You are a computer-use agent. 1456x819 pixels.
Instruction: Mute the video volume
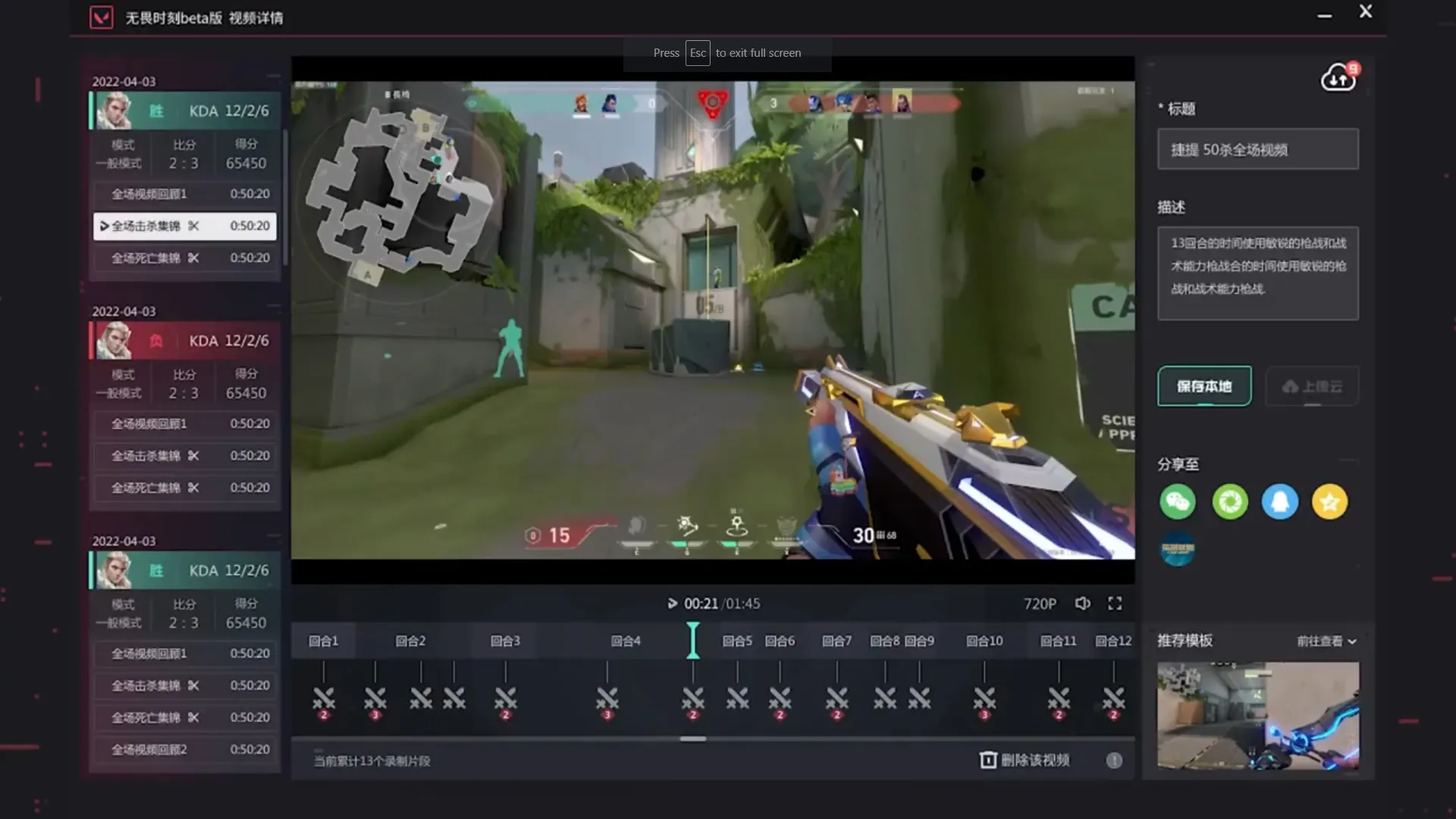(x=1083, y=603)
